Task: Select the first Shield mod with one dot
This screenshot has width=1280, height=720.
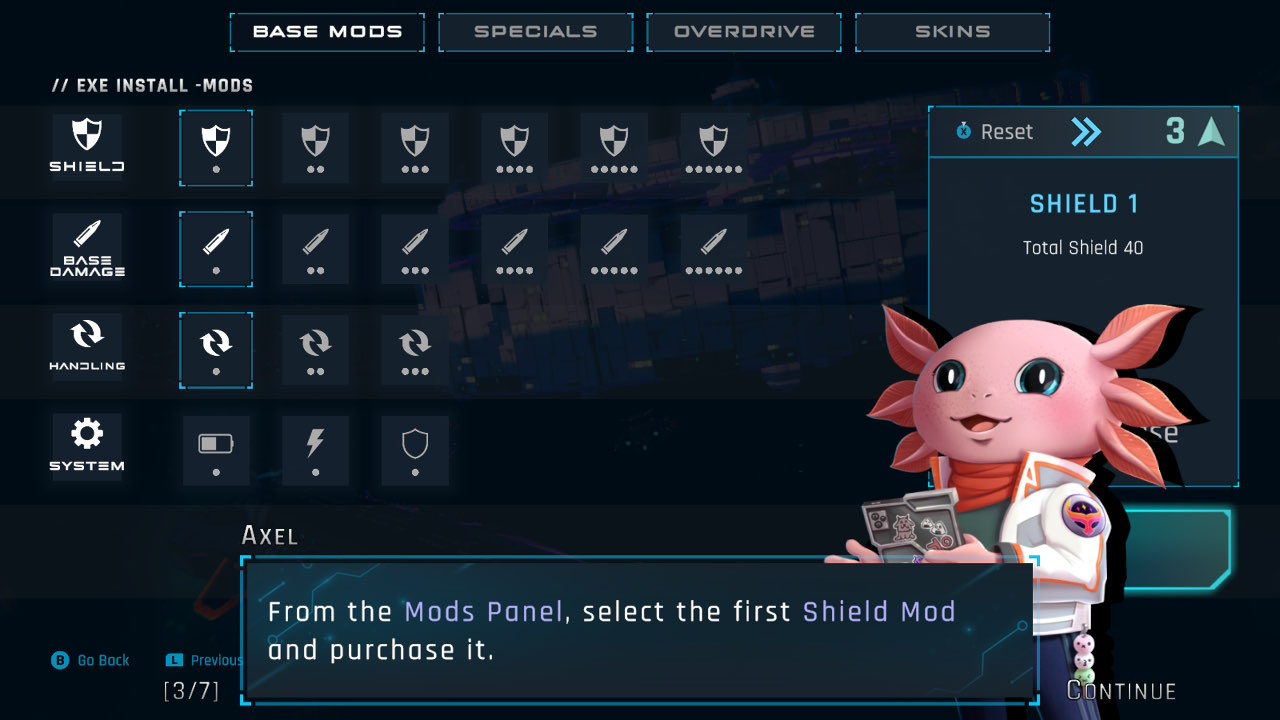Action: point(216,147)
